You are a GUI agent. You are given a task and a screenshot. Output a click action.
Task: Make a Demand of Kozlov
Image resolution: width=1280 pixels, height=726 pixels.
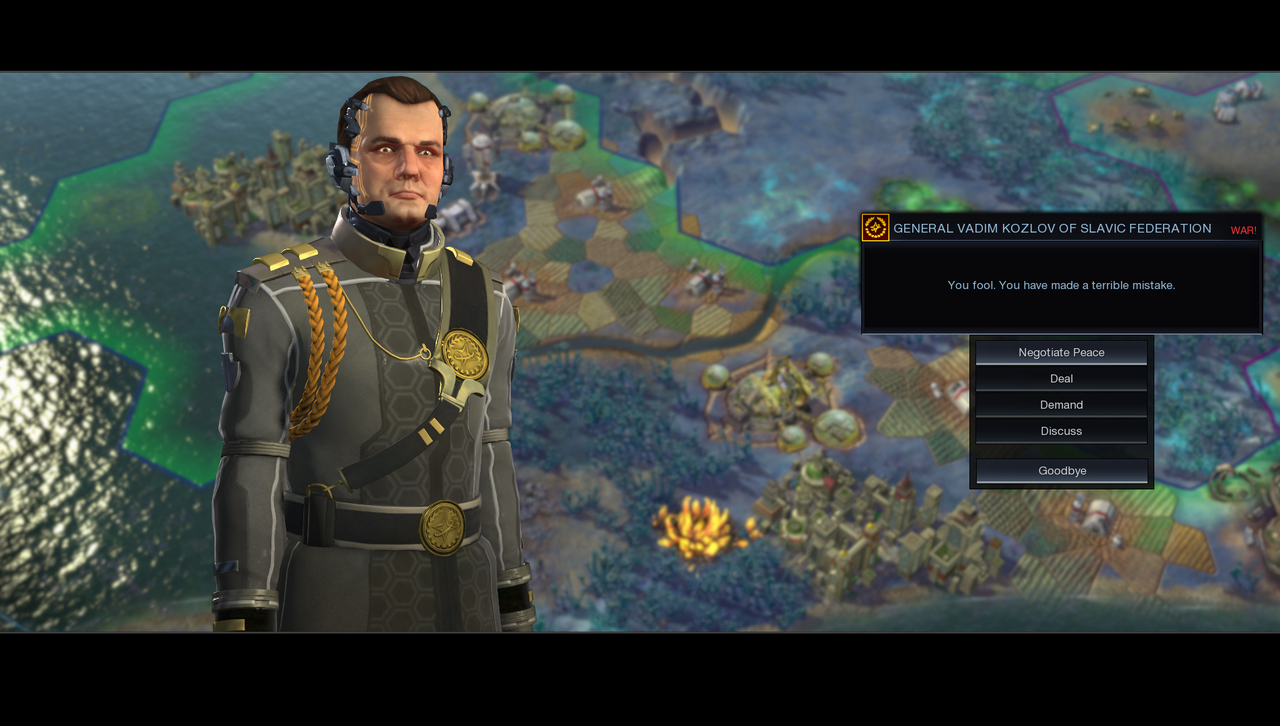(1061, 404)
